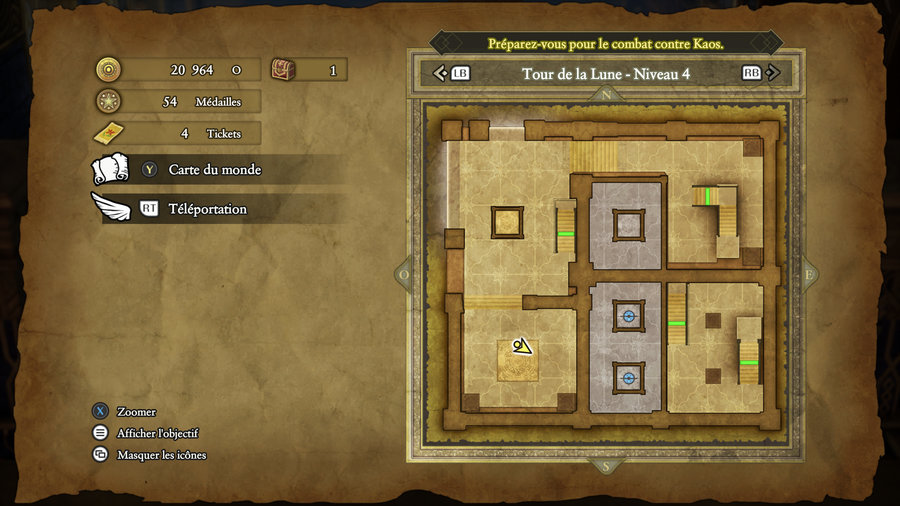900x506 pixels.
Task: Click the south compass marker
Action: coord(605,466)
